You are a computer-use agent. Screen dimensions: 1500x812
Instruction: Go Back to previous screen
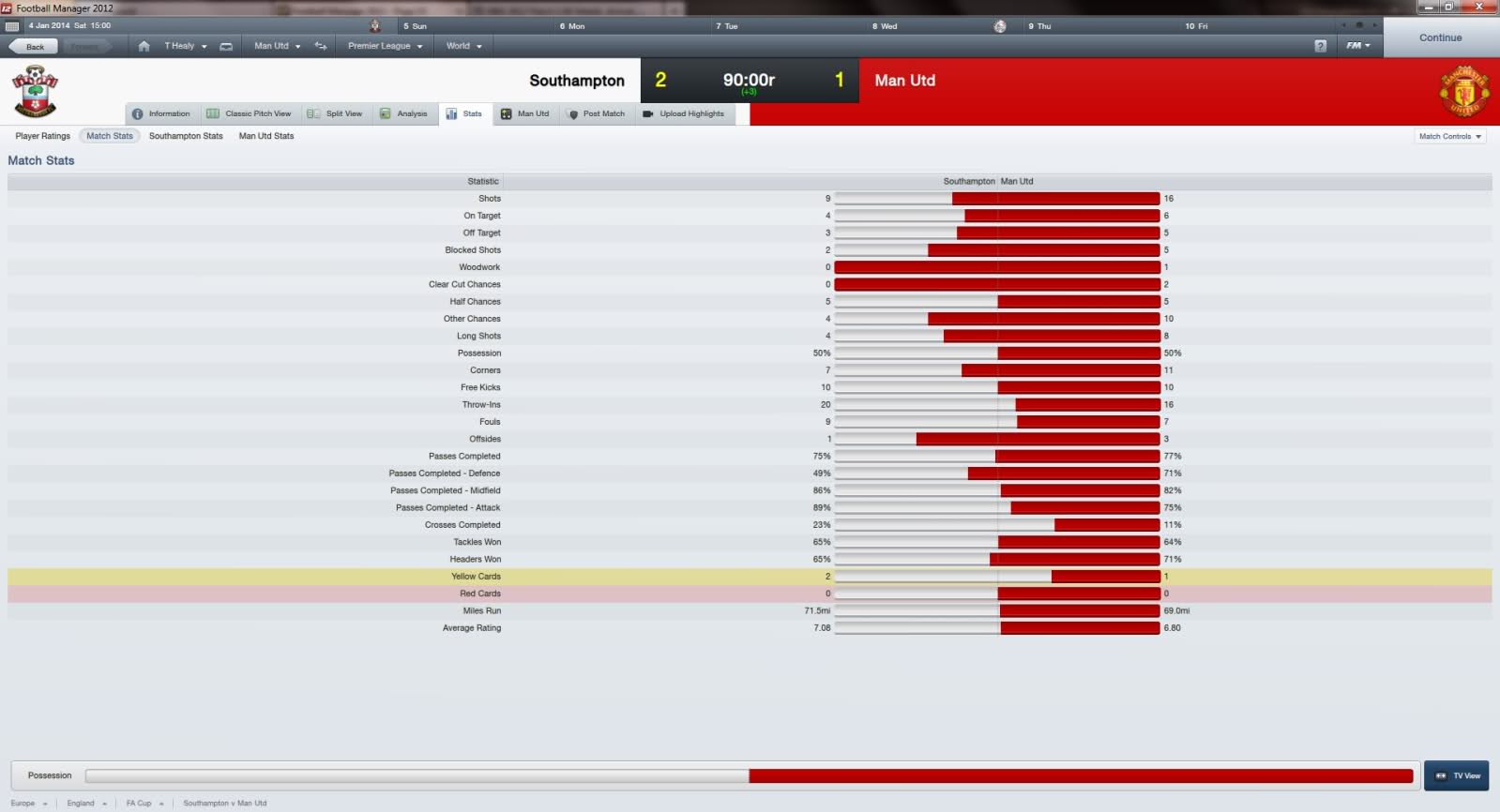tap(35, 46)
